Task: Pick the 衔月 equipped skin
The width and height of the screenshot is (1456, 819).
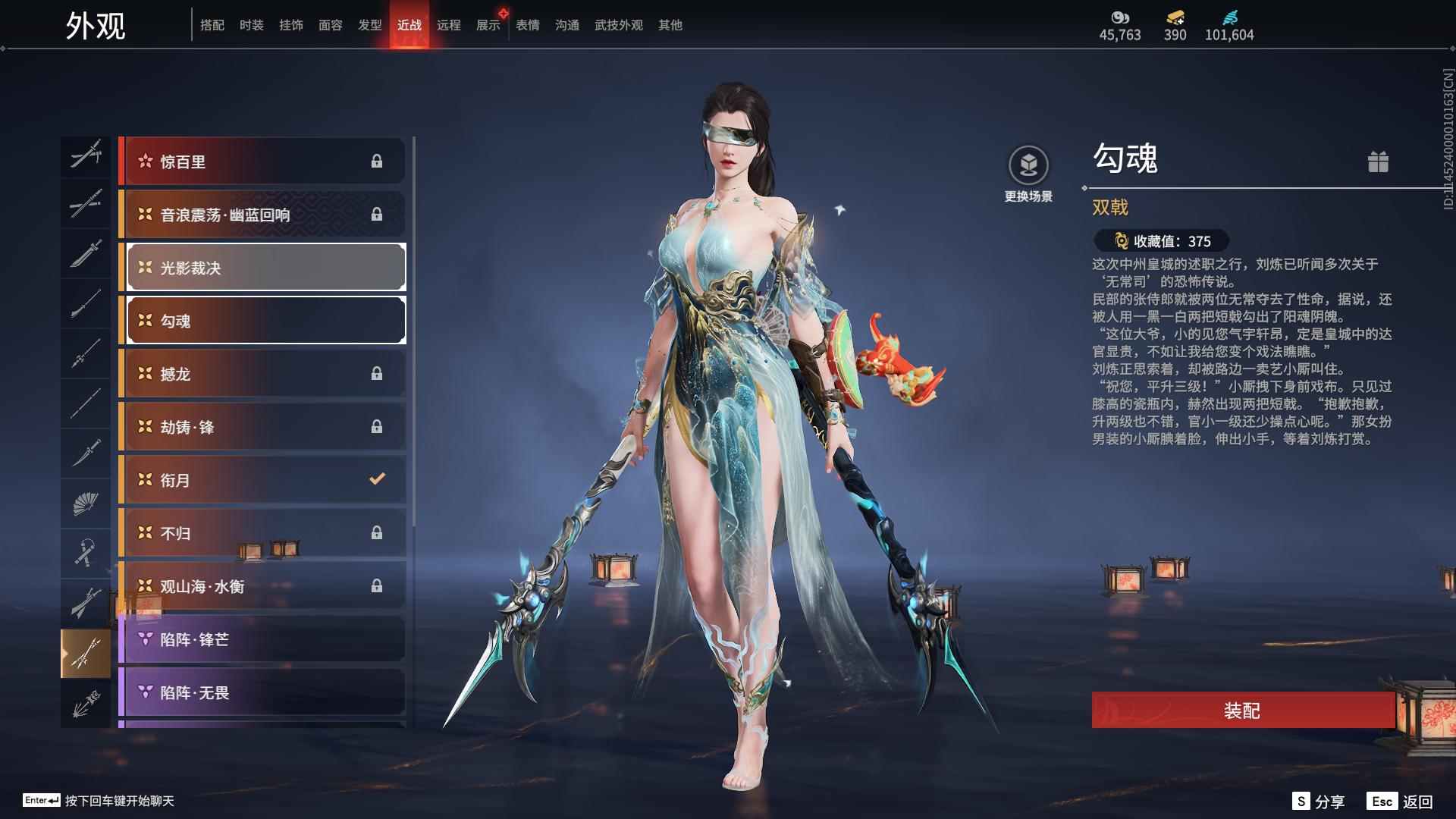Action: tap(263, 480)
